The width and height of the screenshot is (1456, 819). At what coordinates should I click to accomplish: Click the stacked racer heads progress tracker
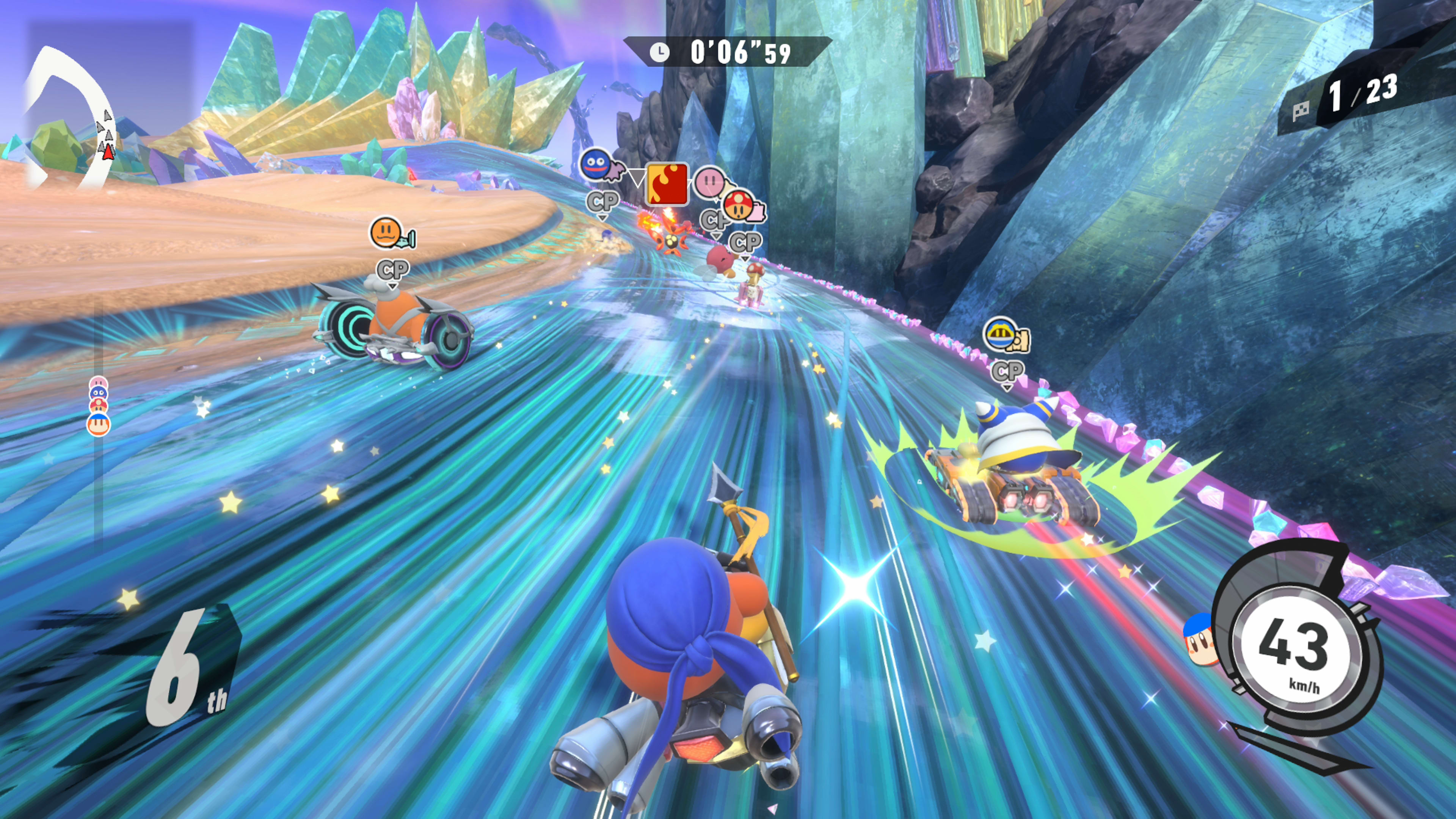(98, 406)
